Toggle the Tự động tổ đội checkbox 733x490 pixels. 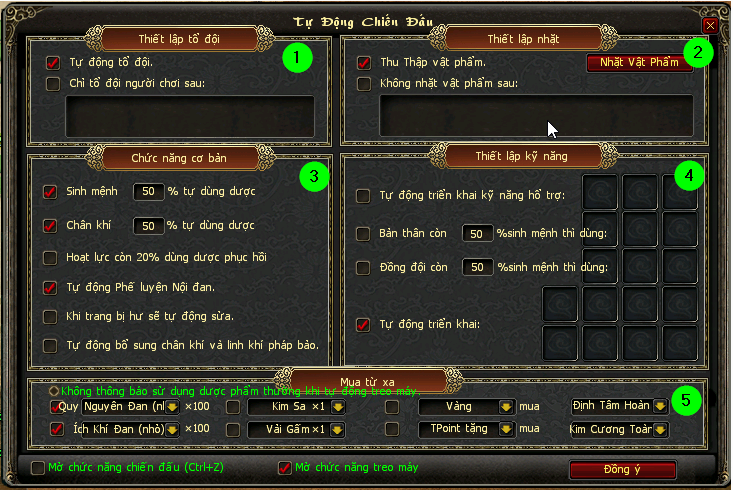point(53,62)
